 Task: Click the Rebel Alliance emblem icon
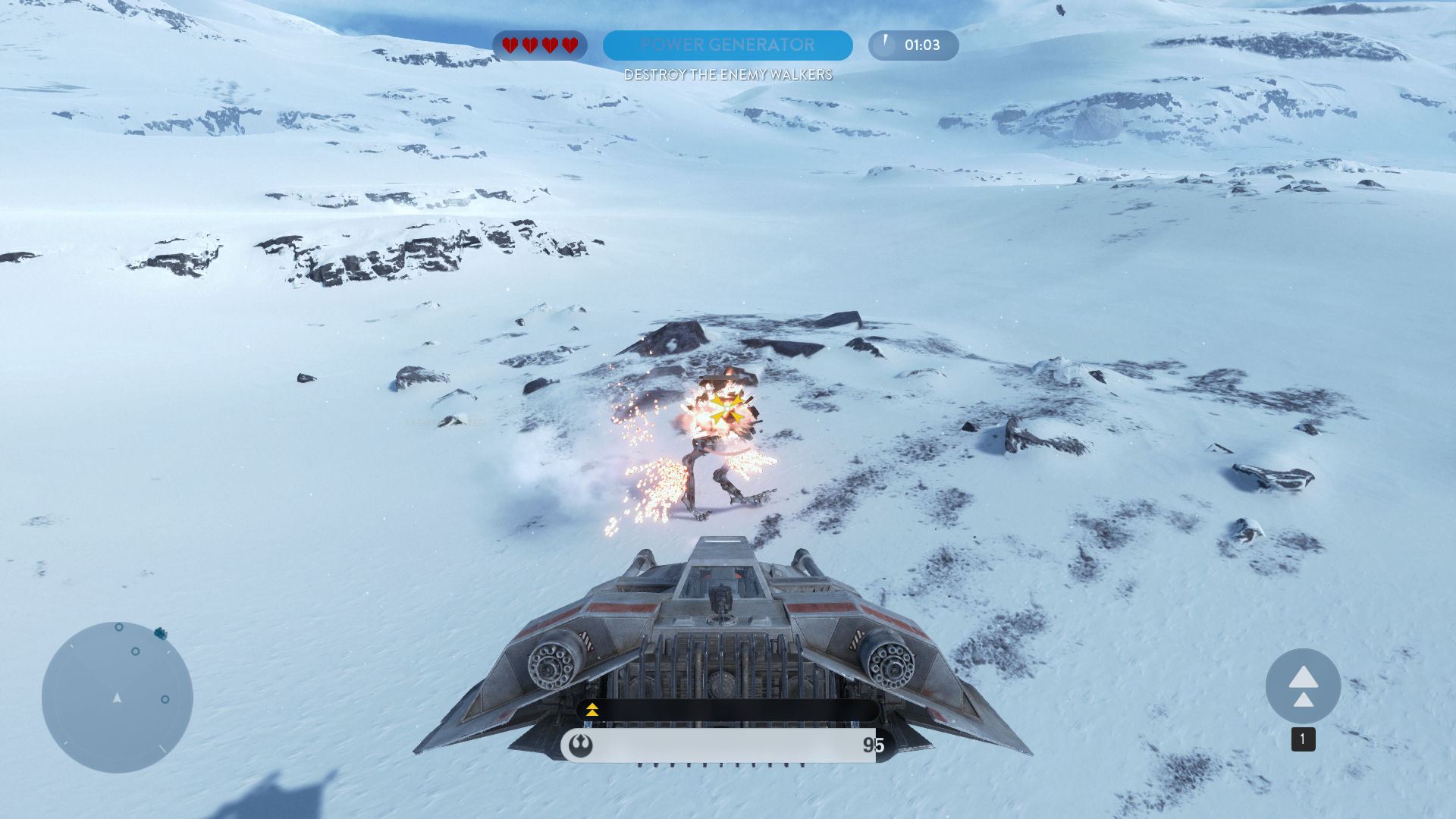(581, 745)
